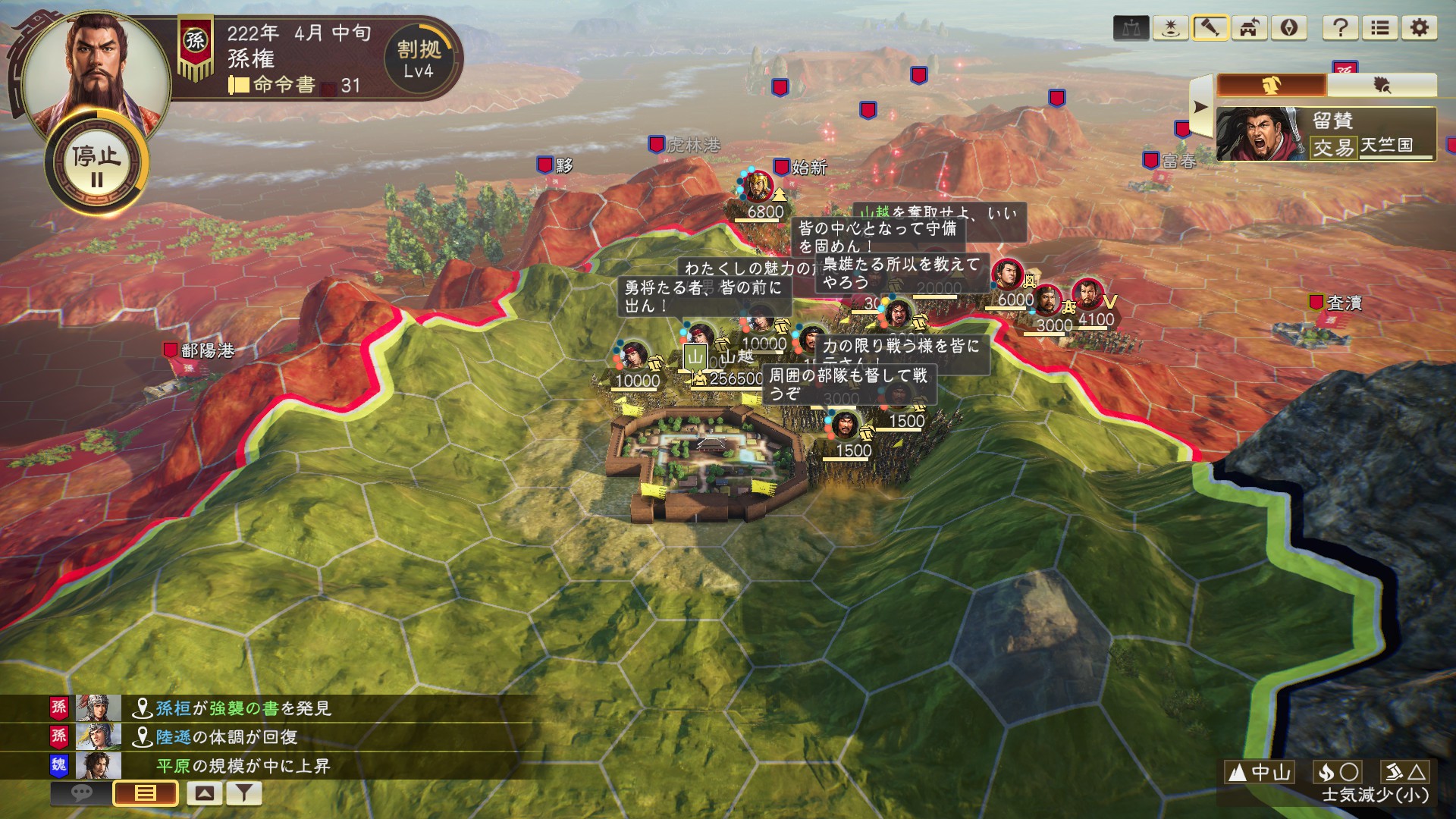Select the balance scales toolbar button
The height and width of the screenshot is (819, 1456).
point(1131,29)
